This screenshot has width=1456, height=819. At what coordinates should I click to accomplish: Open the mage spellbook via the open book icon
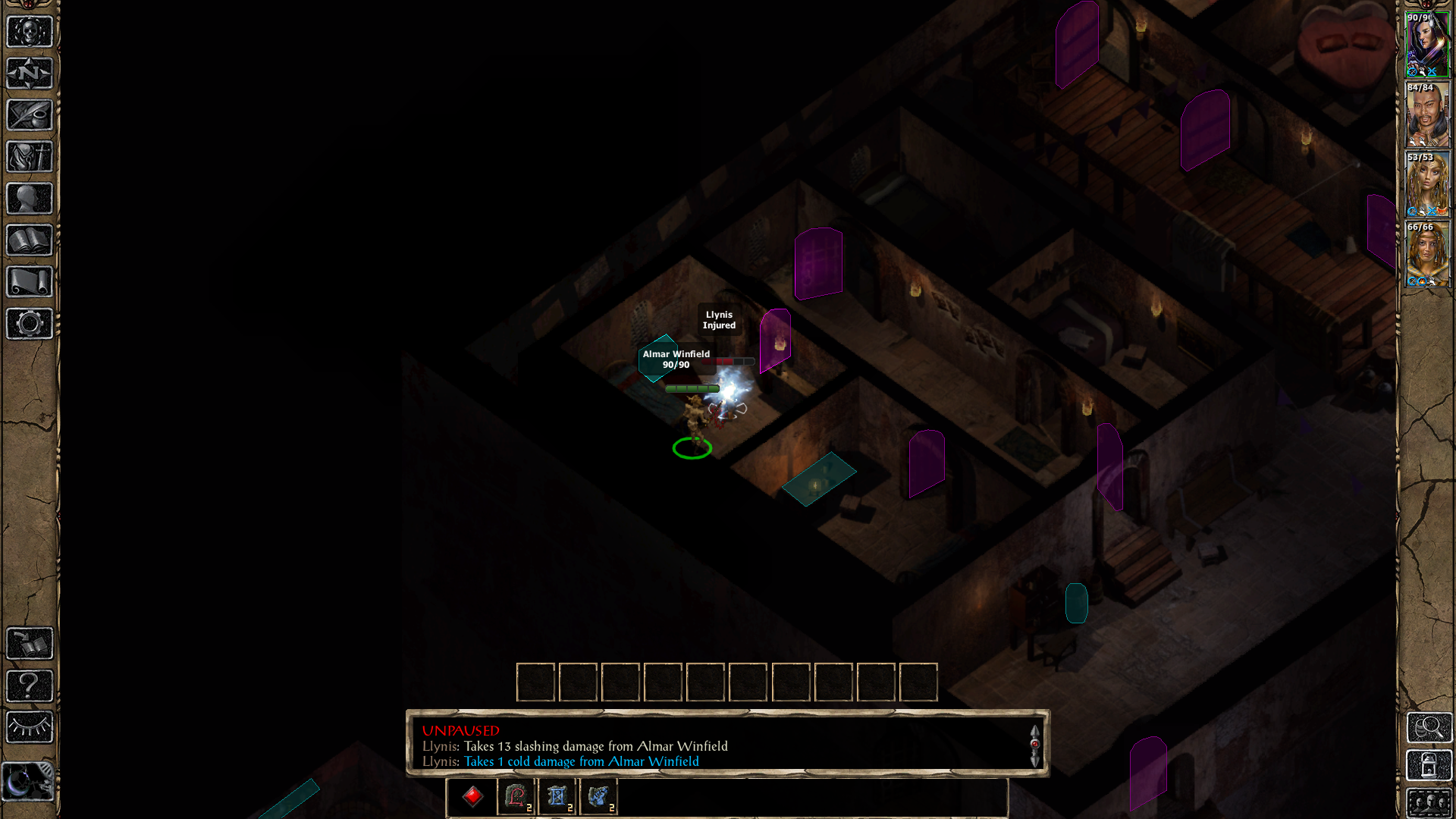pyautogui.click(x=30, y=240)
